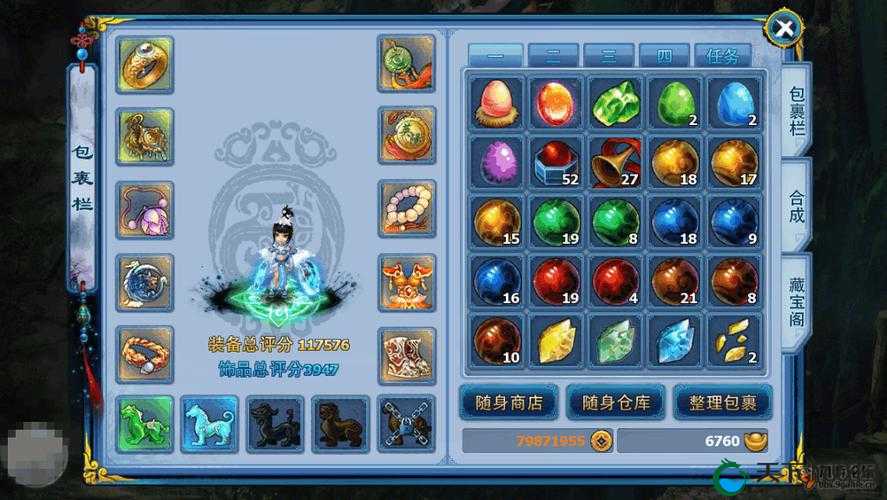Open the 随身仓库 portable warehouse
The width and height of the screenshot is (887, 500).
[616, 403]
